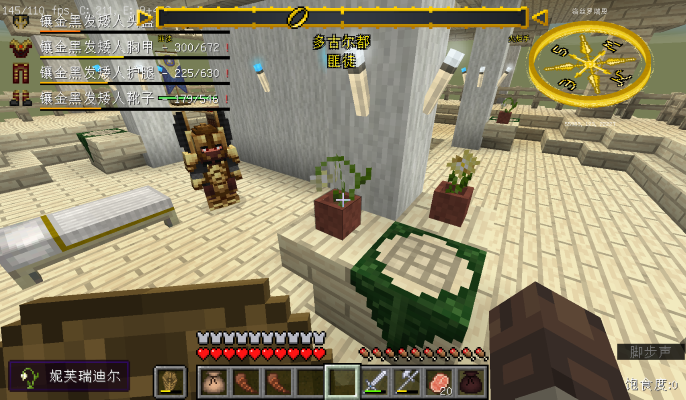
Task: Click the golden compass
Action: point(590,60)
